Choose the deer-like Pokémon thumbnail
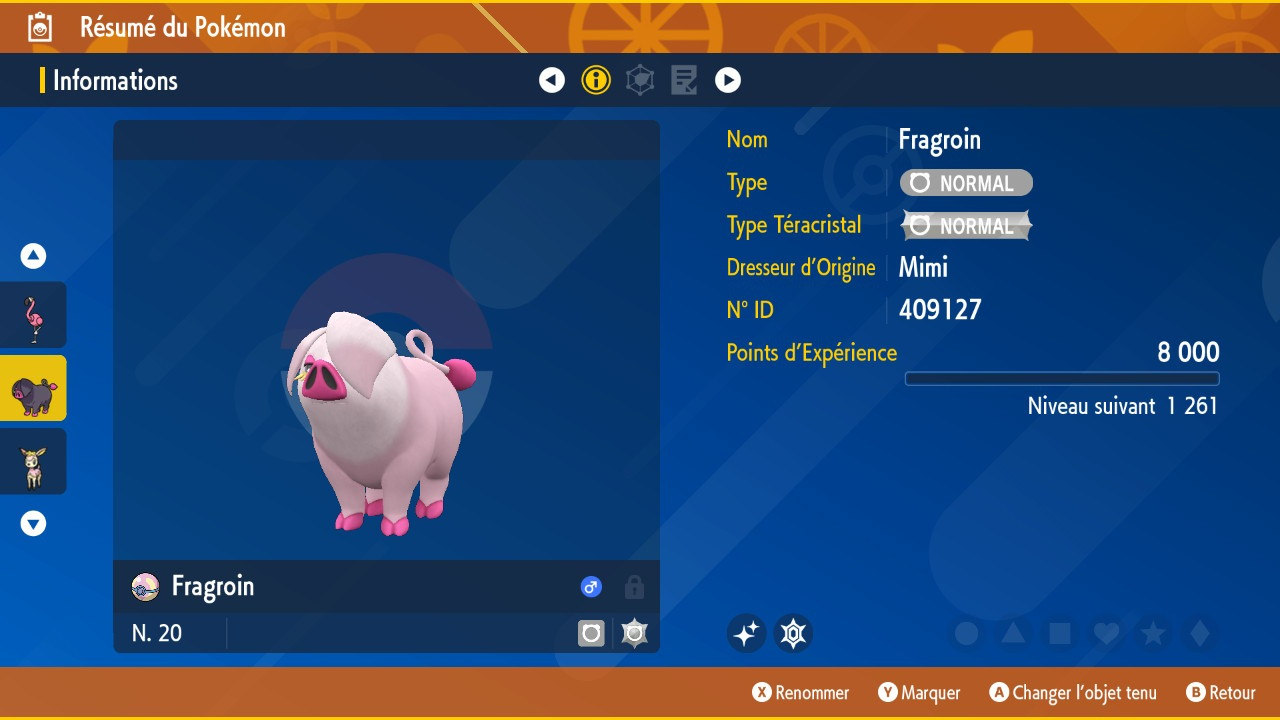The width and height of the screenshot is (1280, 720). [x=33, y=461]
